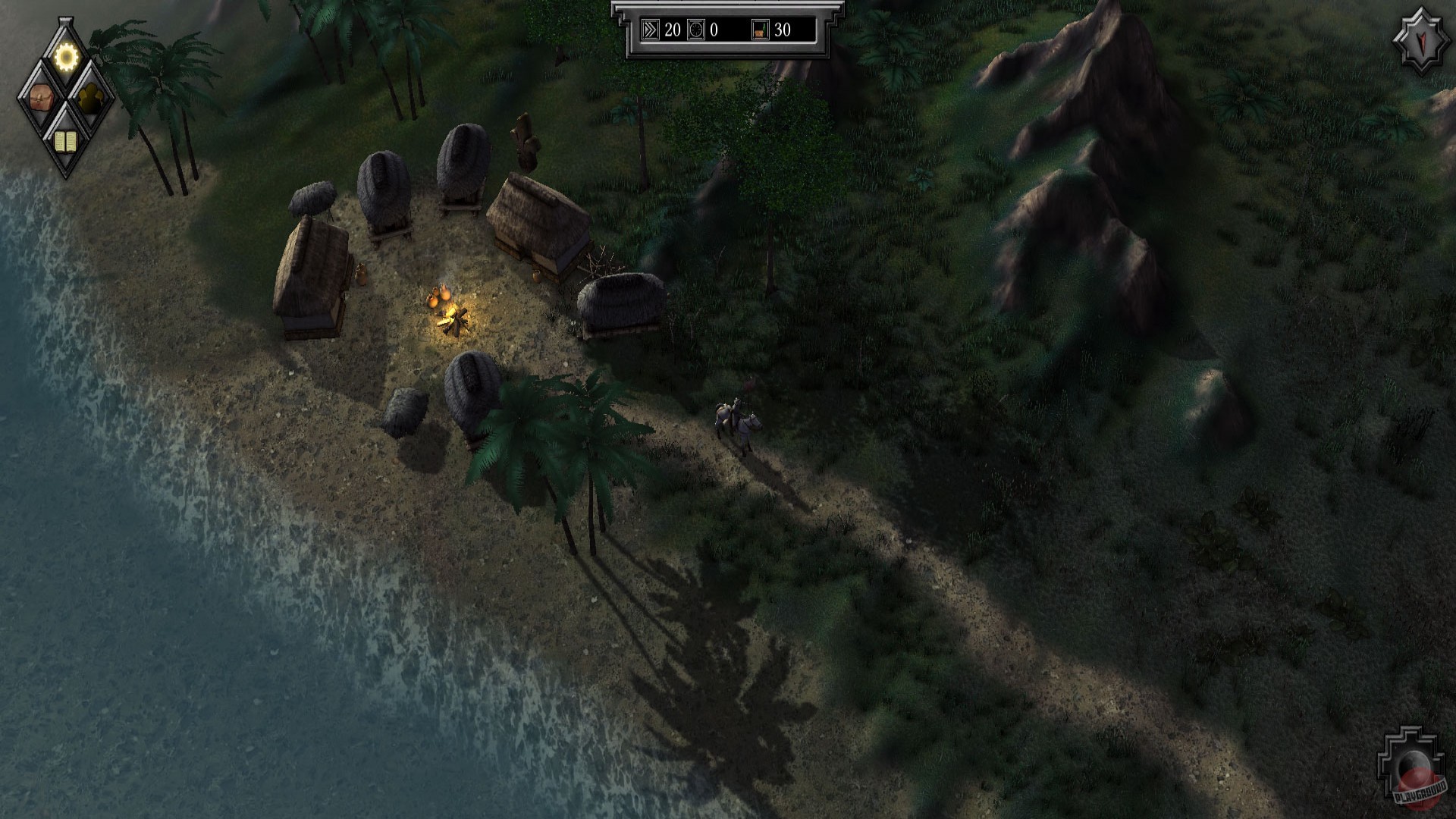Open the journal book icon

pos(67,141)
